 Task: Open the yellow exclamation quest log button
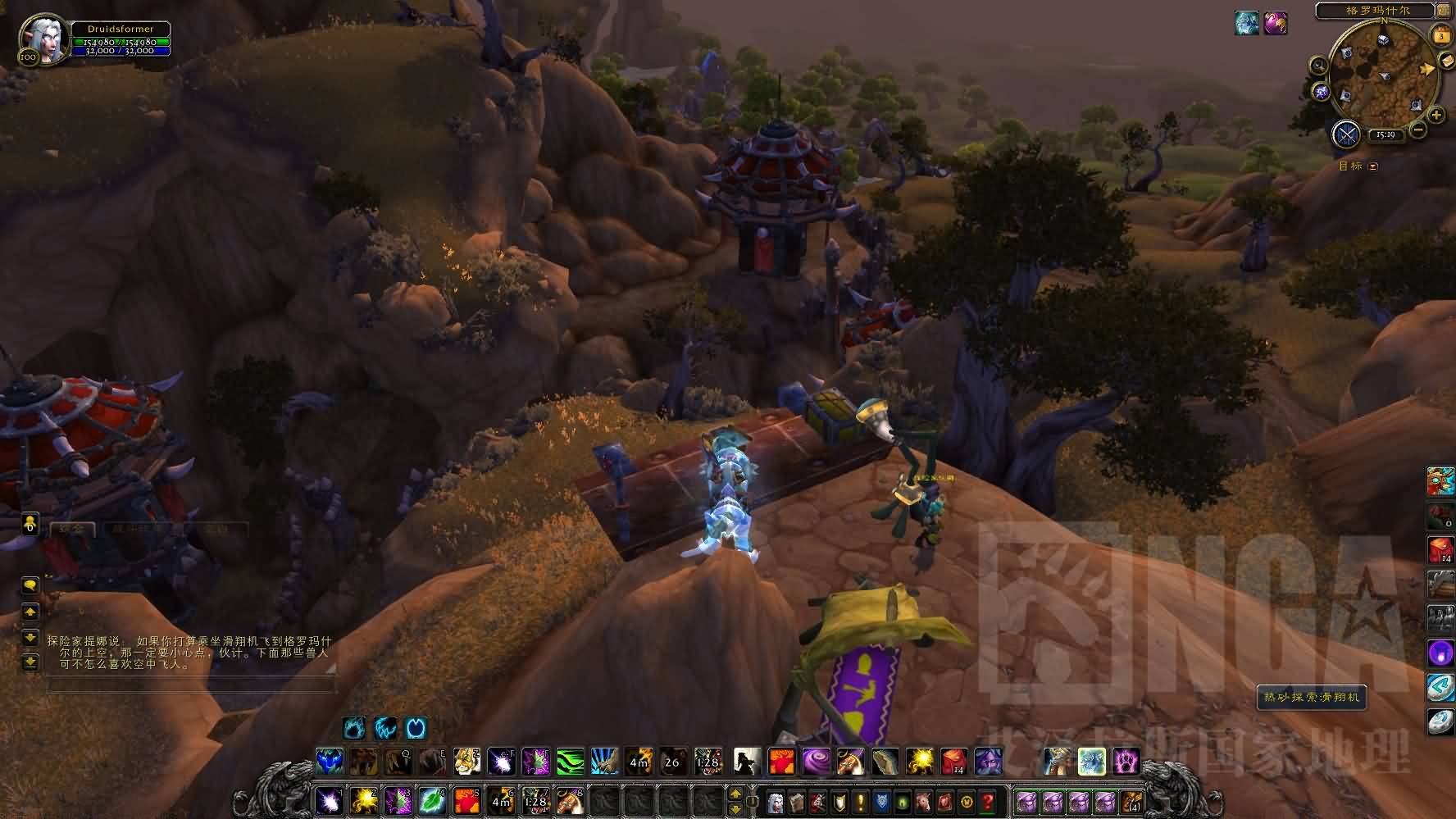pyautogui.click(x=860, y=800)
